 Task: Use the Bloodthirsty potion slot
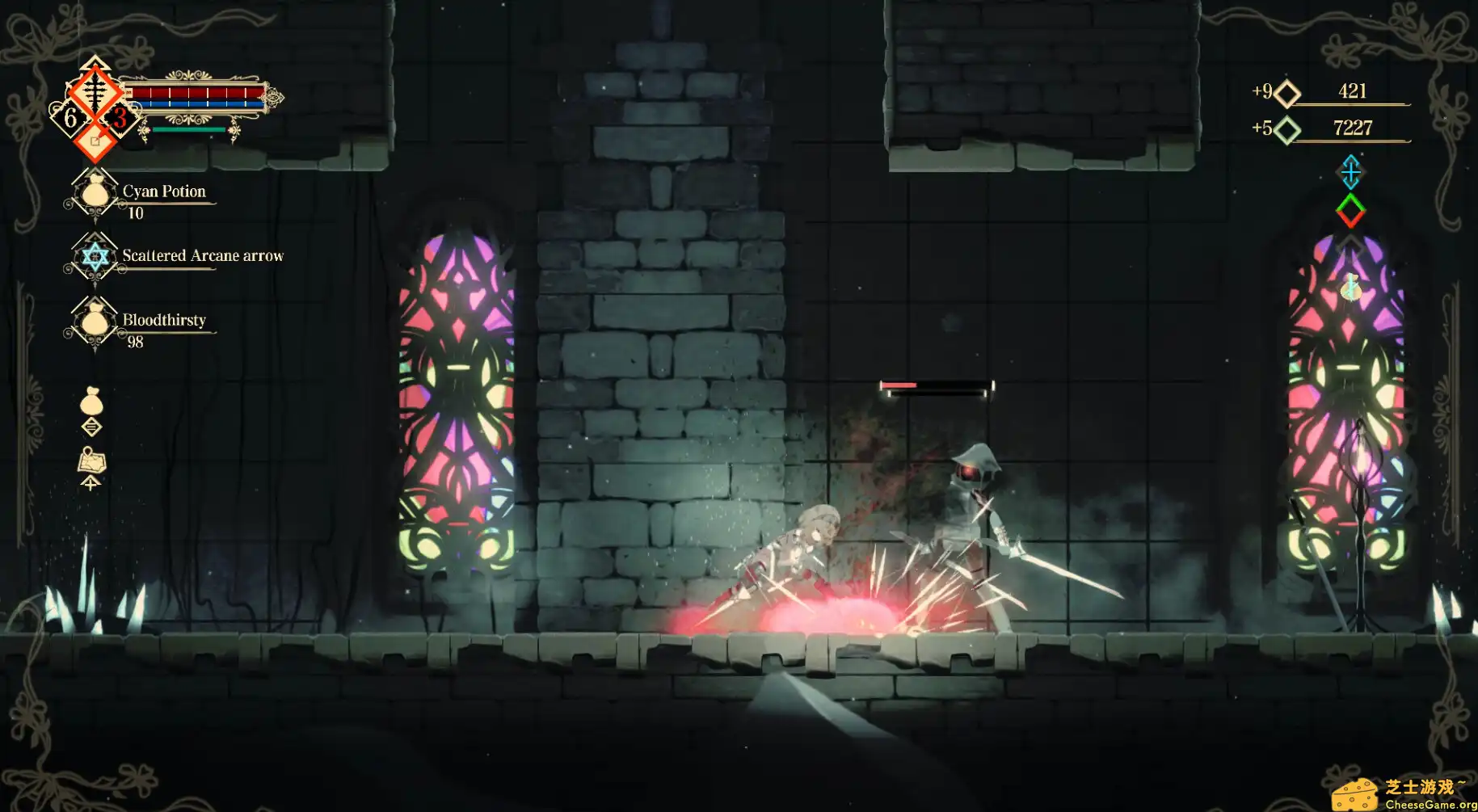95,322
